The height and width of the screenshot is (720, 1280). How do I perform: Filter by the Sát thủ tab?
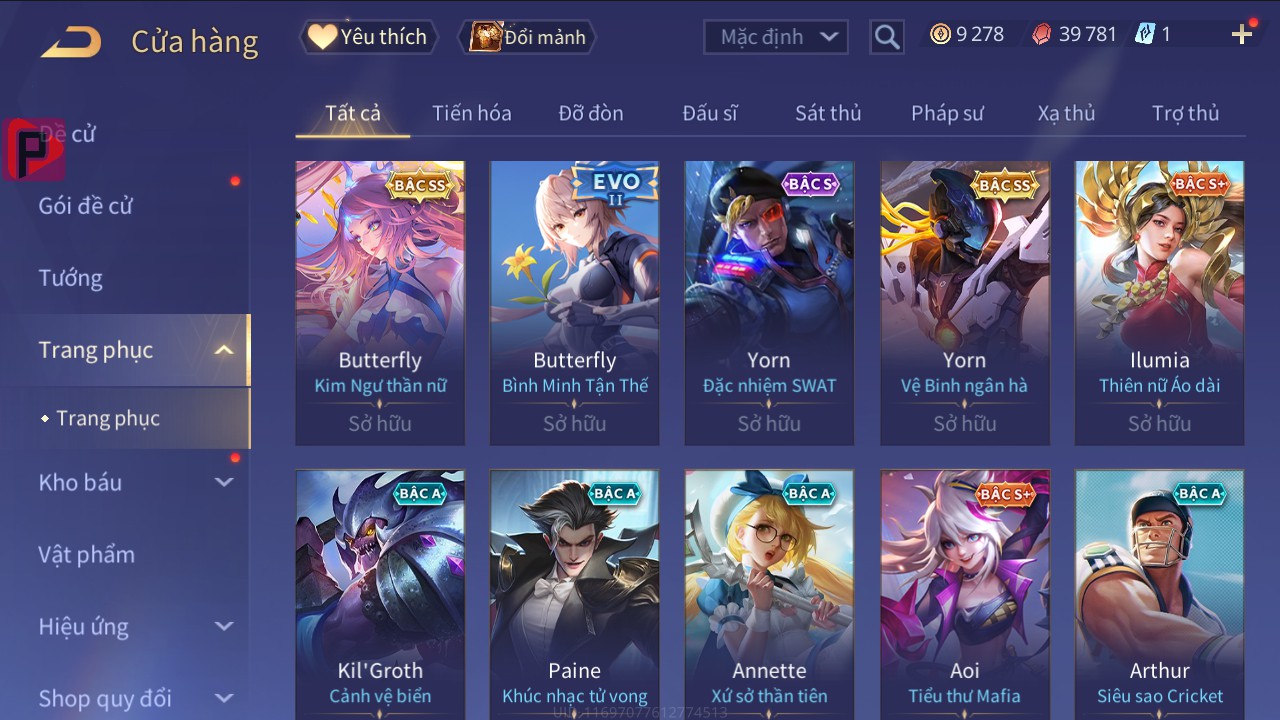[x=828, y=113]
